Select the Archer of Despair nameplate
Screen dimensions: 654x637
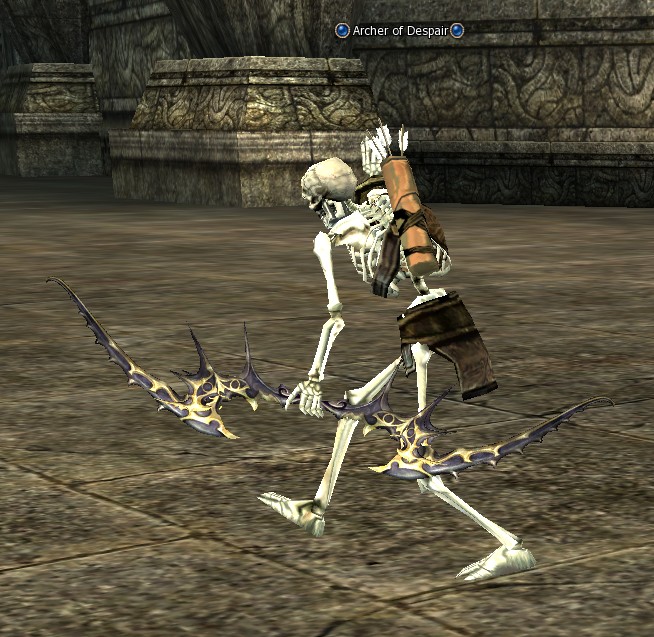tap(399, 31)
